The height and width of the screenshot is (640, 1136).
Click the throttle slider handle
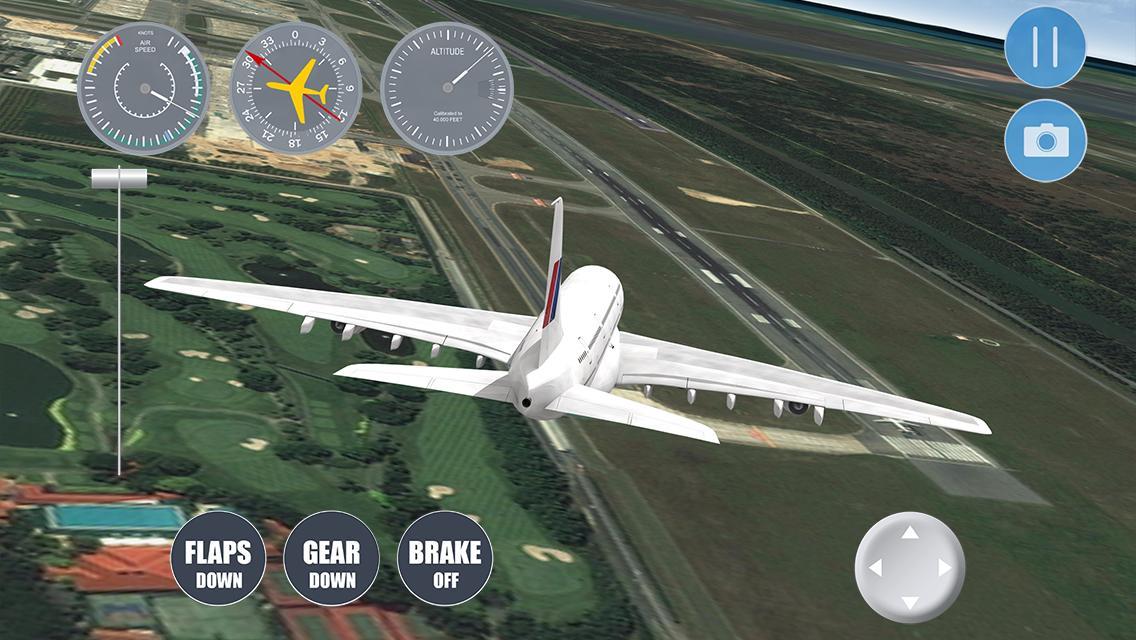pos(119,178)
